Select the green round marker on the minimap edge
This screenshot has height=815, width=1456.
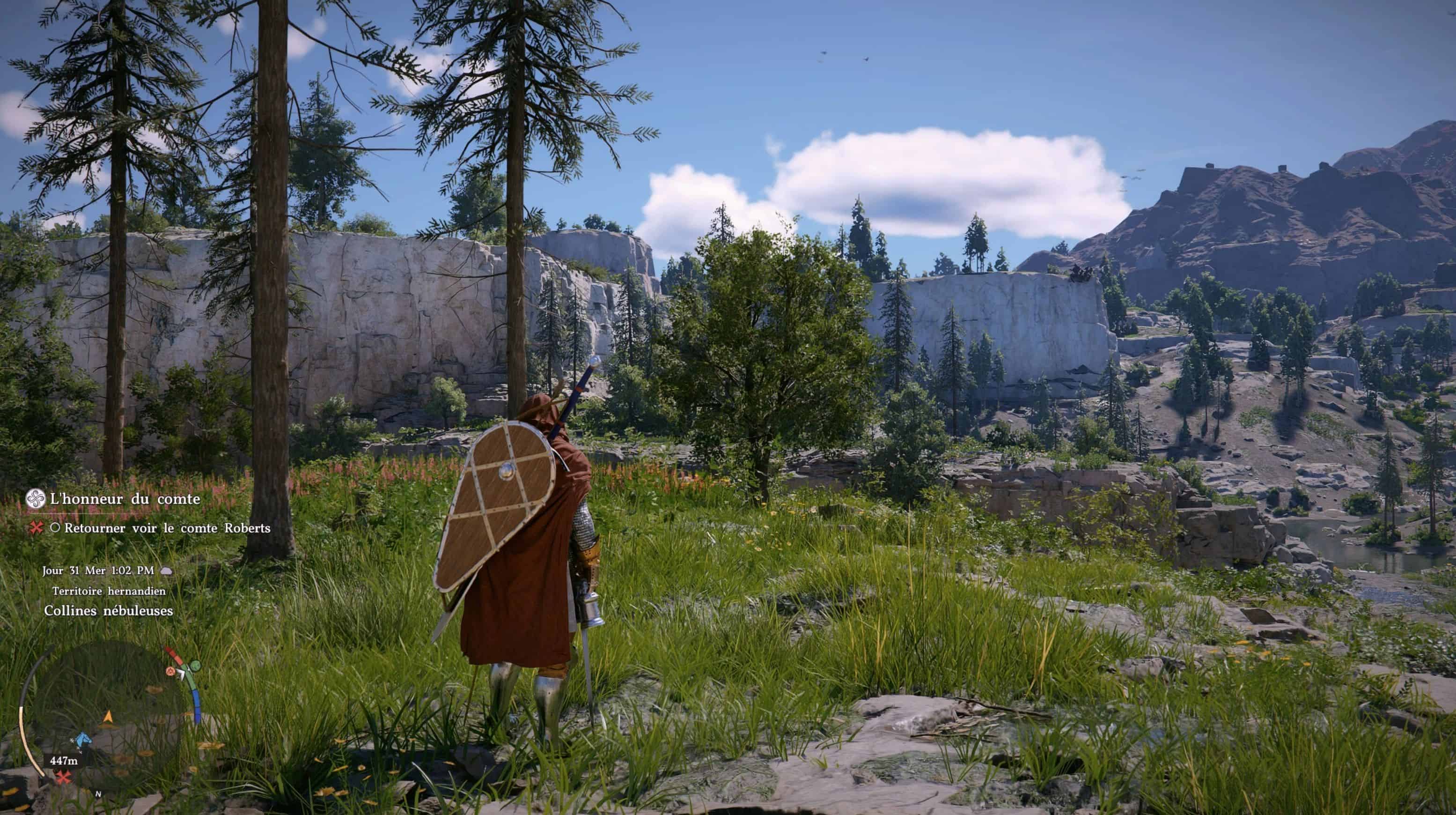click(x=195, y=666)
